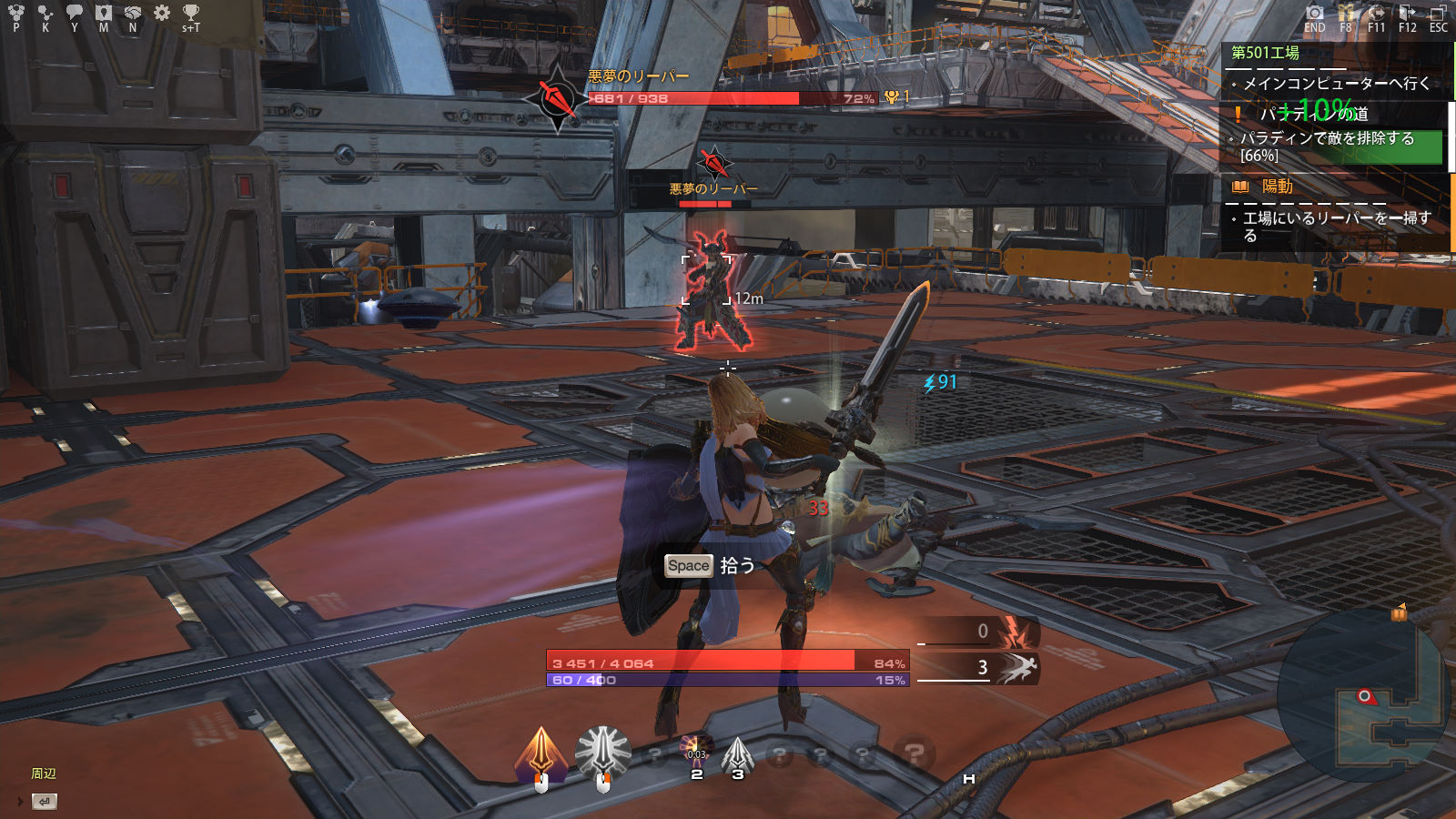Select the メインコンピューターへ行く objective
This screenshot has height=819, width=1456.
(x=1336, y=84)
